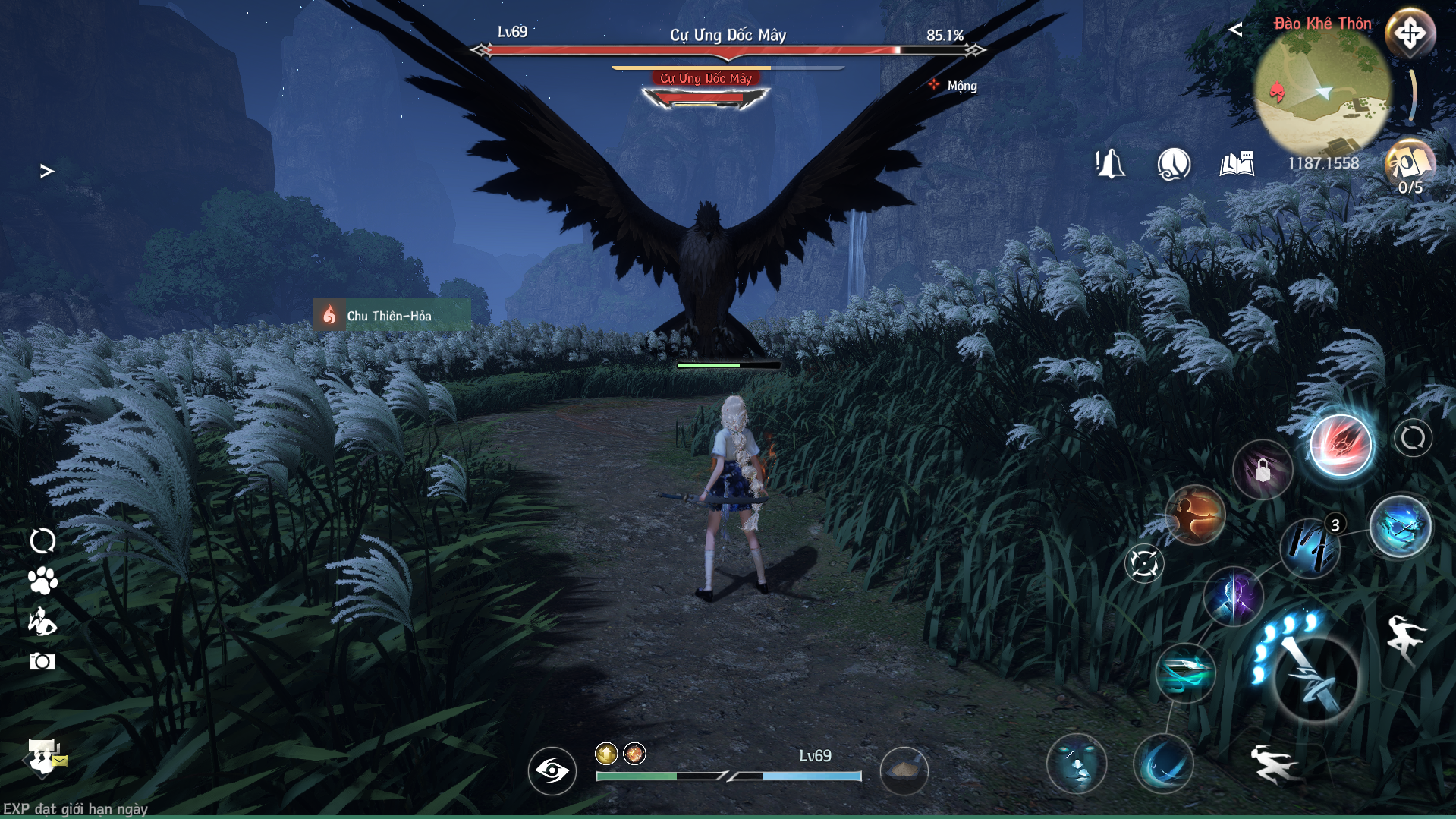Open the pet paw icon

(42, 581)
